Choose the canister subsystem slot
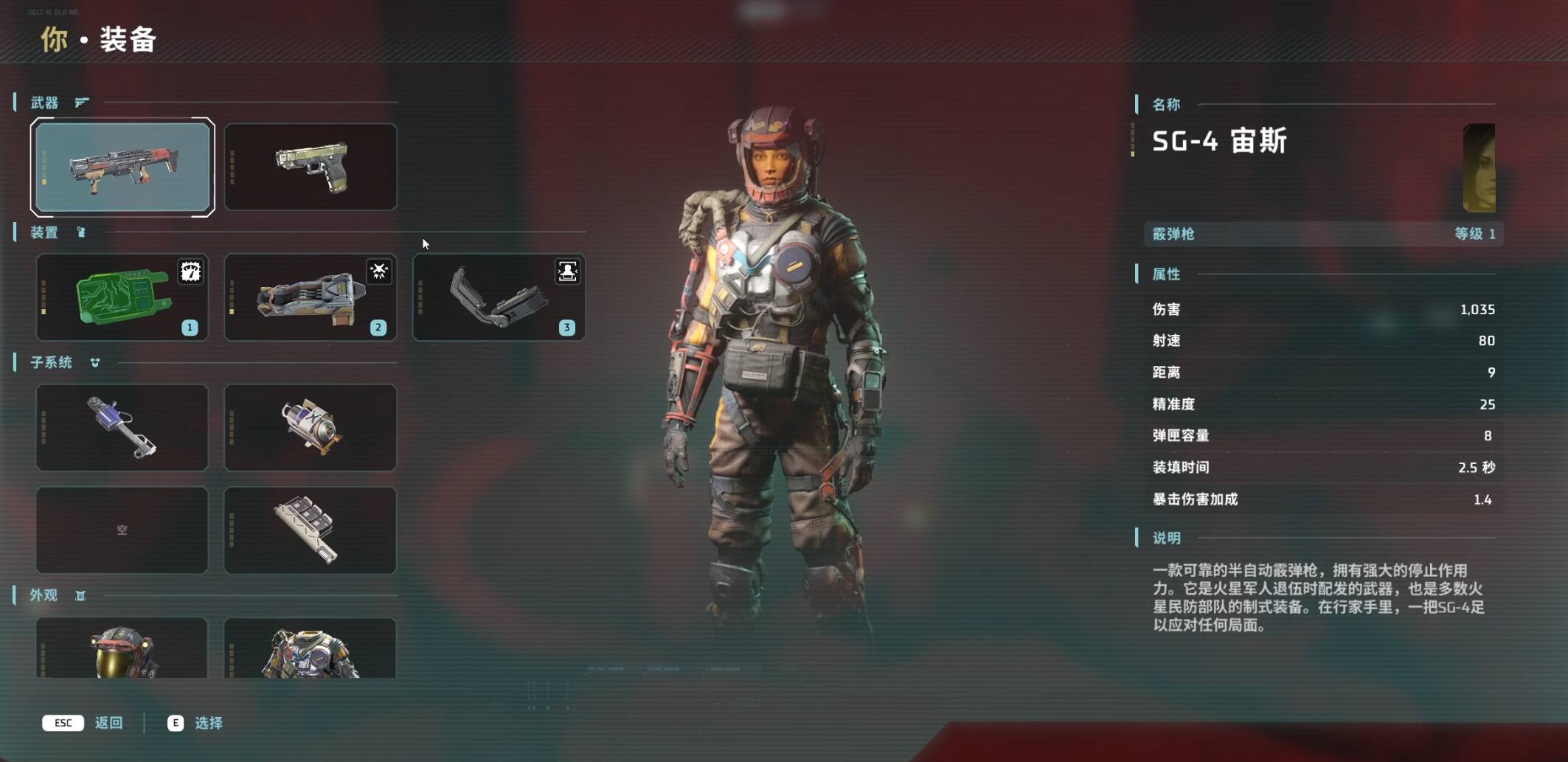 (311, 427)
